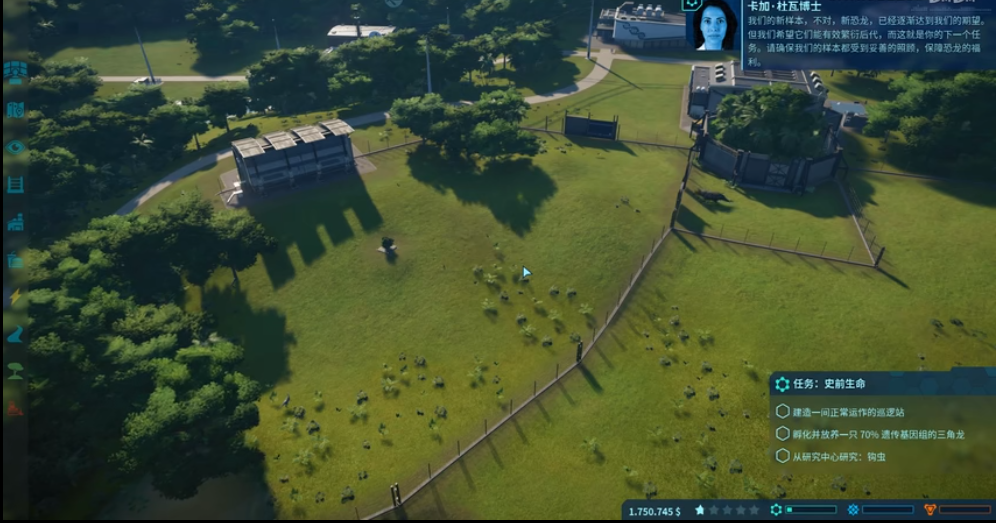Select the 从研究中心研究：钩虫 objective
Screen dimensions: 996x523
pyautogui.click(x=838, y=456)
